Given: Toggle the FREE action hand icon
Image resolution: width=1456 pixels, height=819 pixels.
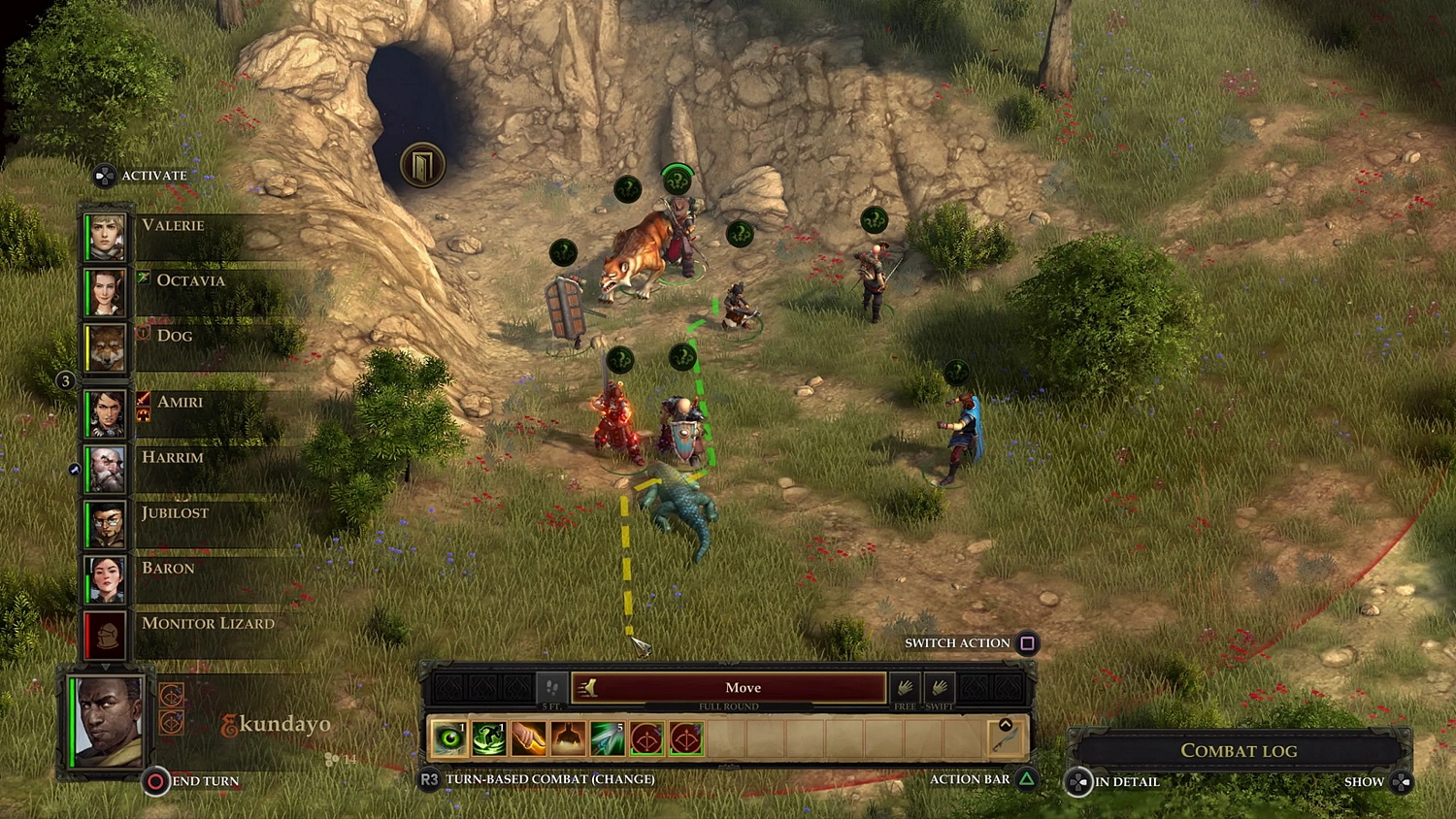Looking at the screenshot, I should [x=905, y=687].
